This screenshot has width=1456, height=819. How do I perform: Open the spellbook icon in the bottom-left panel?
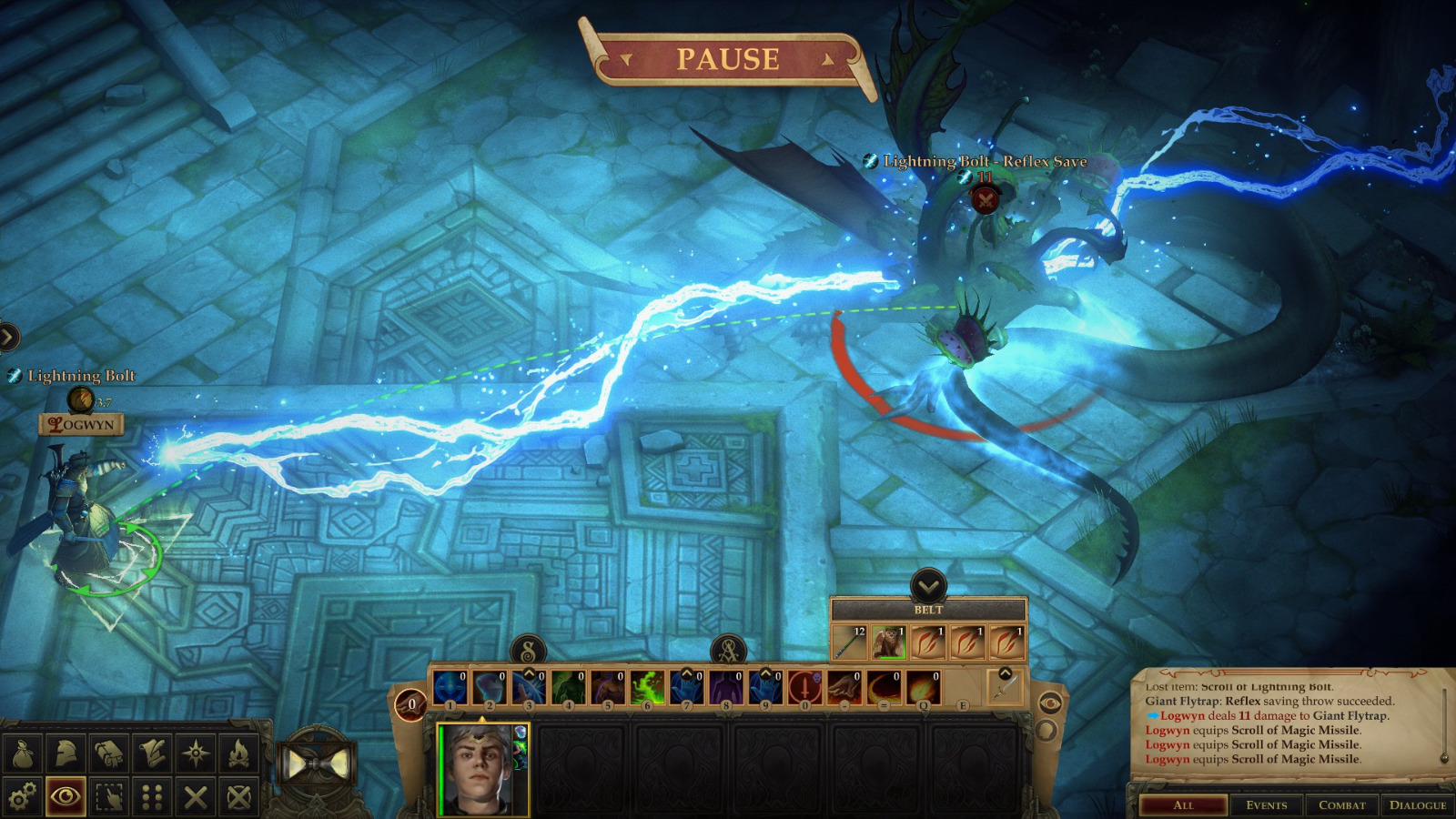(108, 752)
